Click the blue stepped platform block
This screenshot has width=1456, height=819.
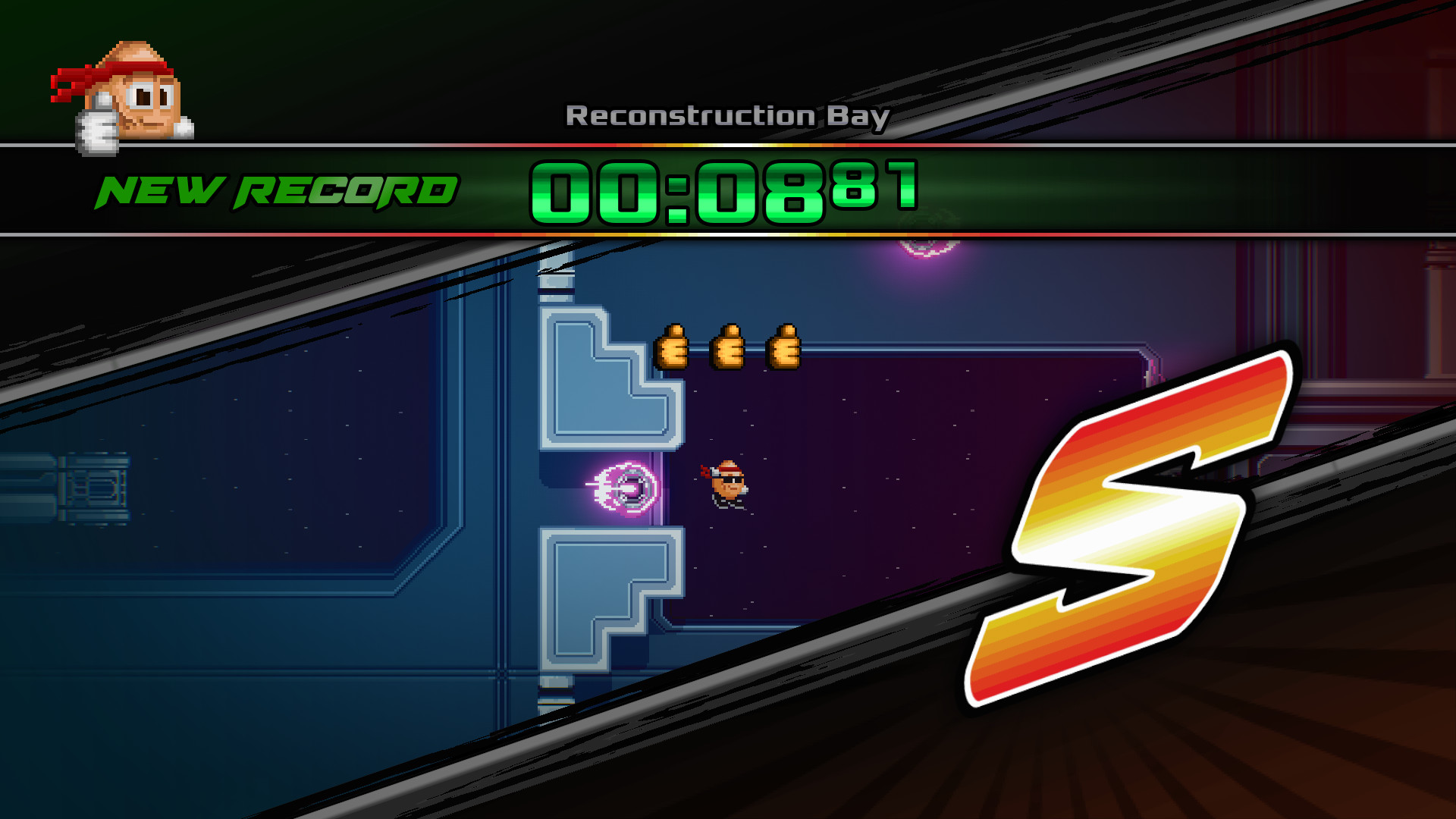(x=599, y=379)
